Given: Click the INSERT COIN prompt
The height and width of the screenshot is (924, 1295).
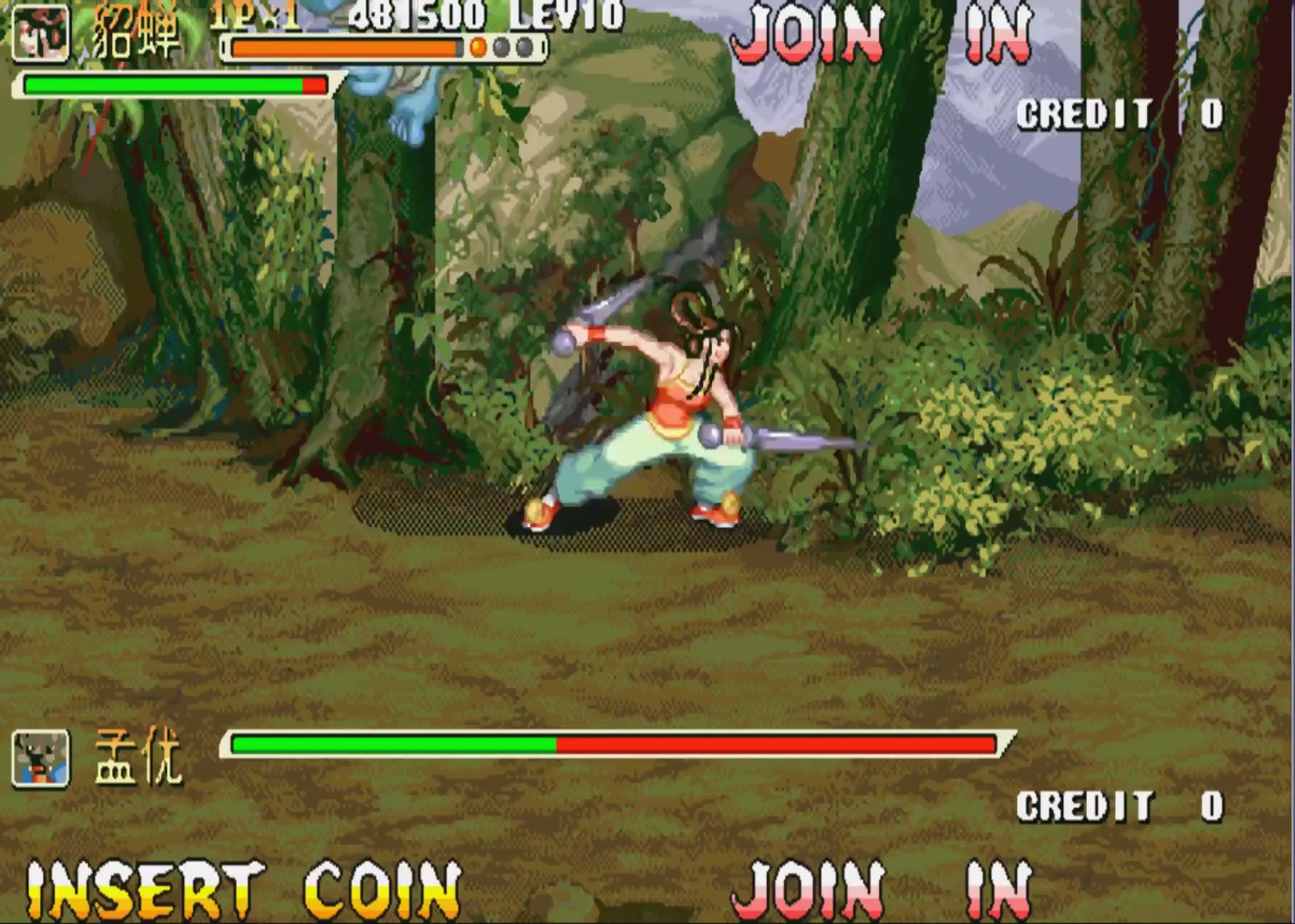Looking at the screenshot, I should pos(244,891).
